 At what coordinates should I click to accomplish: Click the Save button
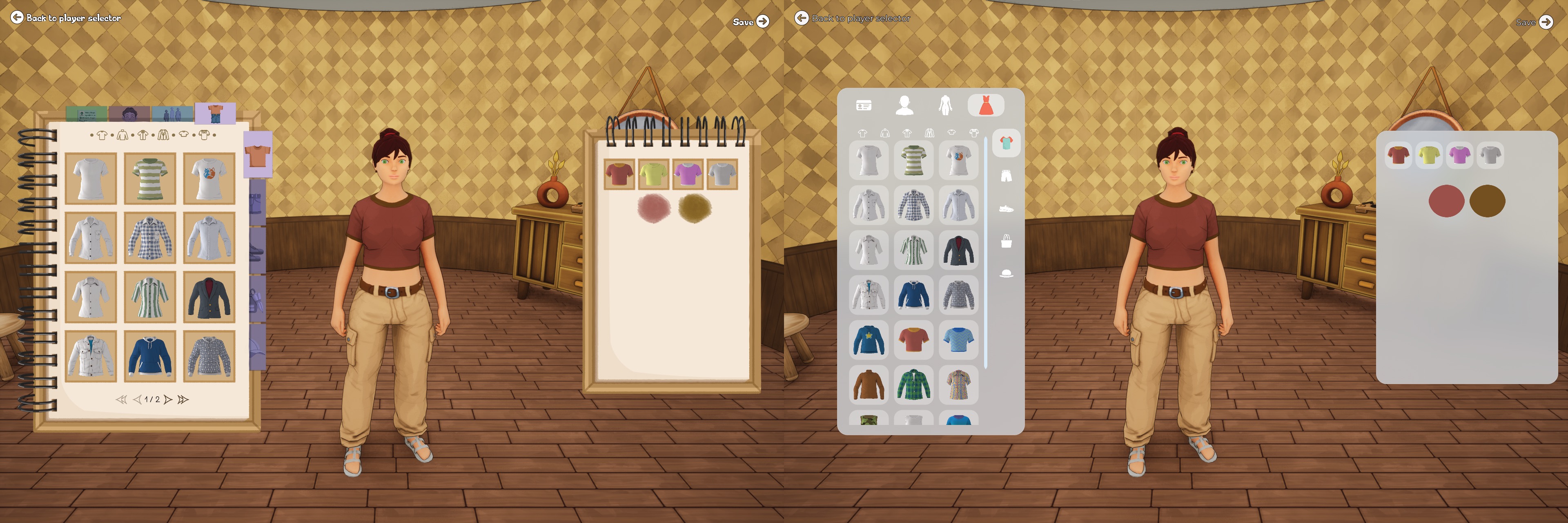point(750,22)
